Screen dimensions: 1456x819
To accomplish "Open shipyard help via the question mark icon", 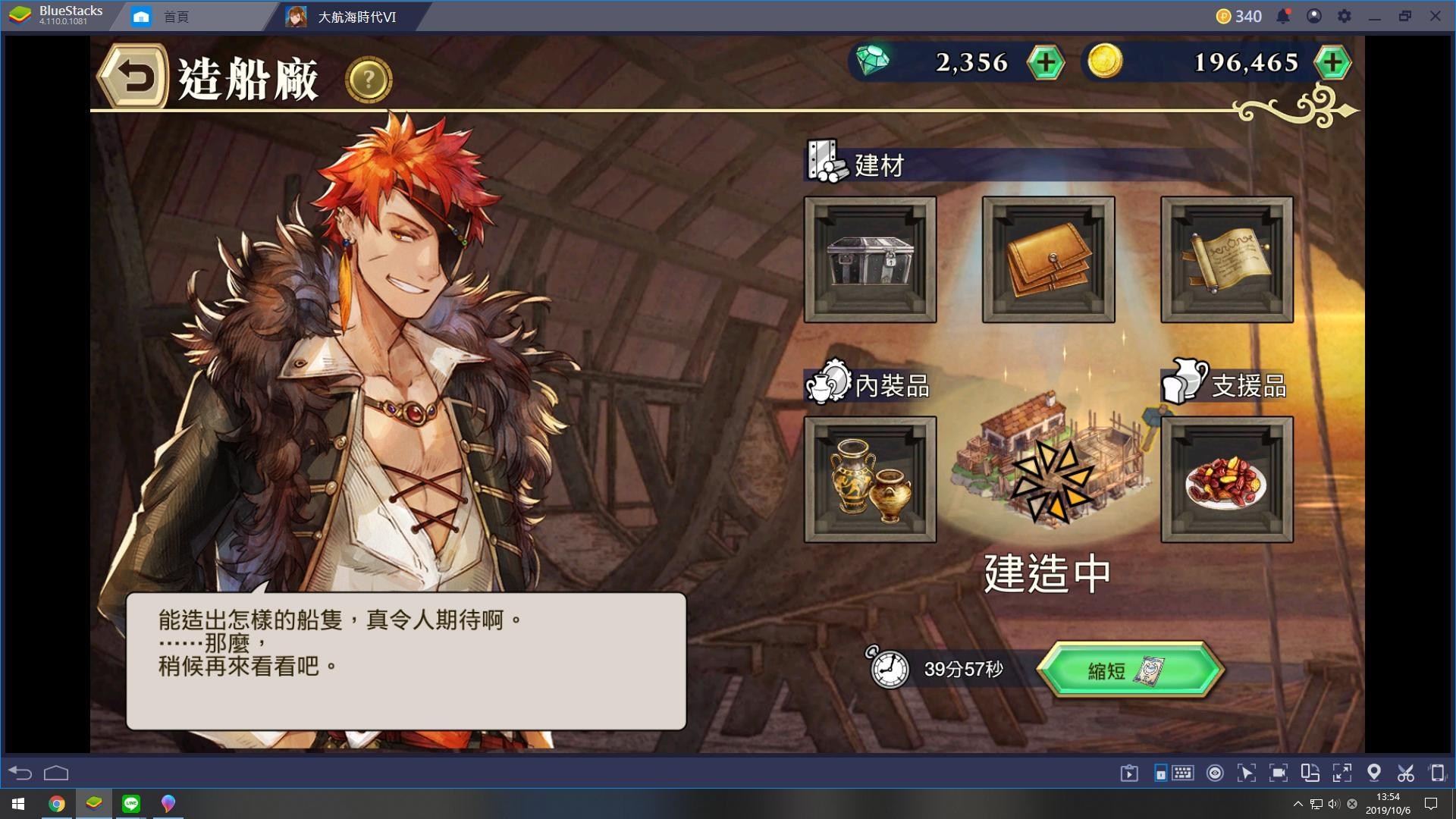I will click(367, 78).
